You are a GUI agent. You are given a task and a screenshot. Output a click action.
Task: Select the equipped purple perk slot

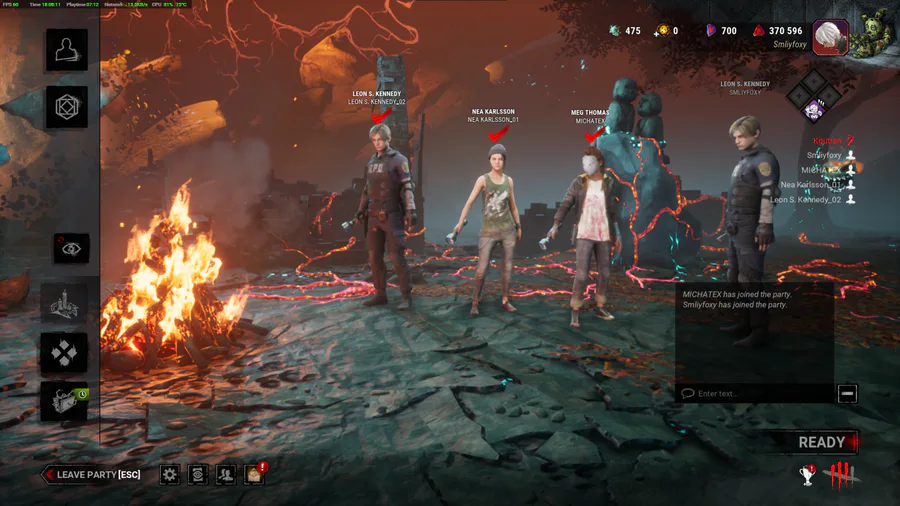pyautogui.click(x=813, y=111)
